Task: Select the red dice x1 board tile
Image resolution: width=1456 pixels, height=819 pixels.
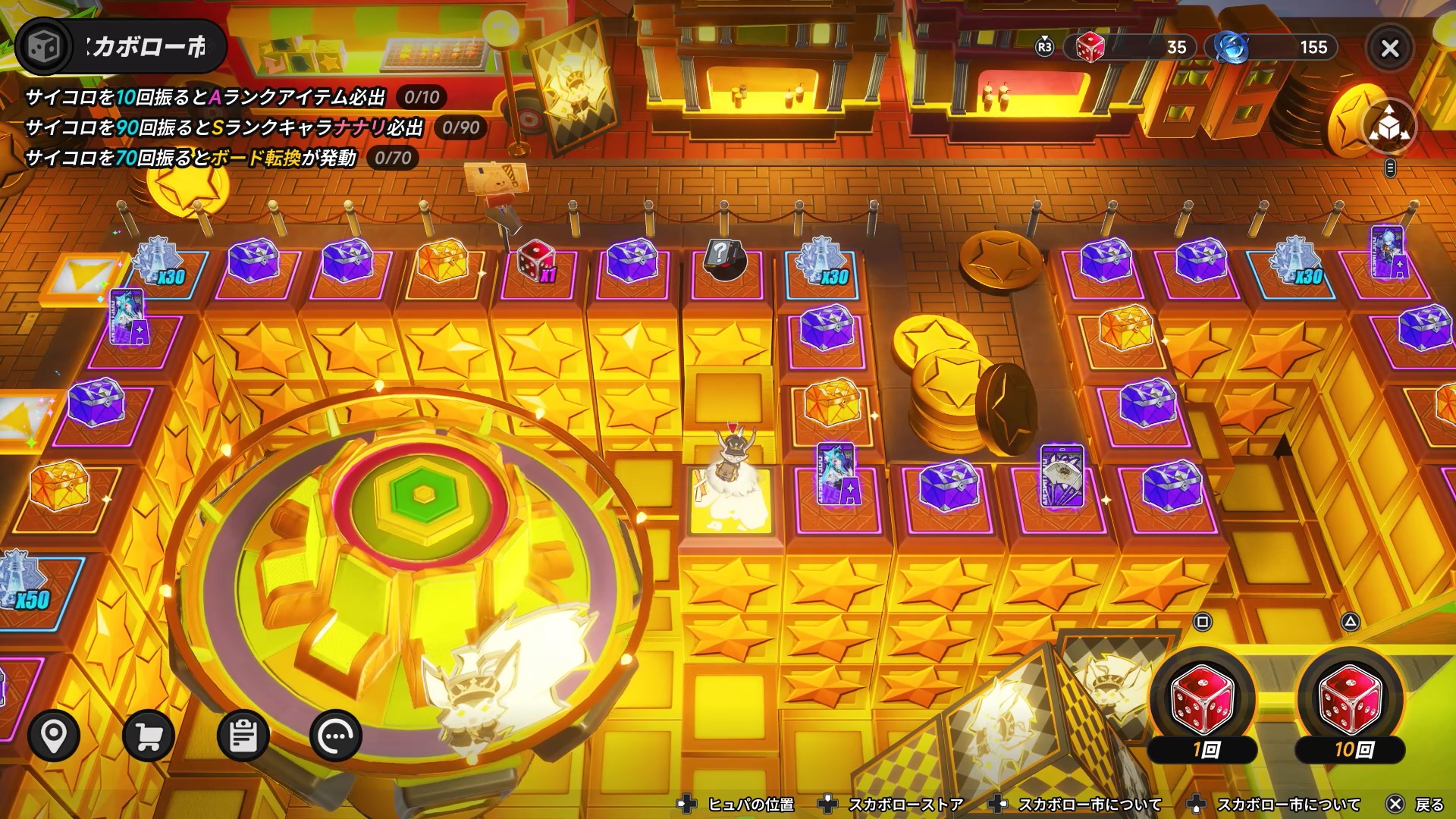Action: point(536,262)
